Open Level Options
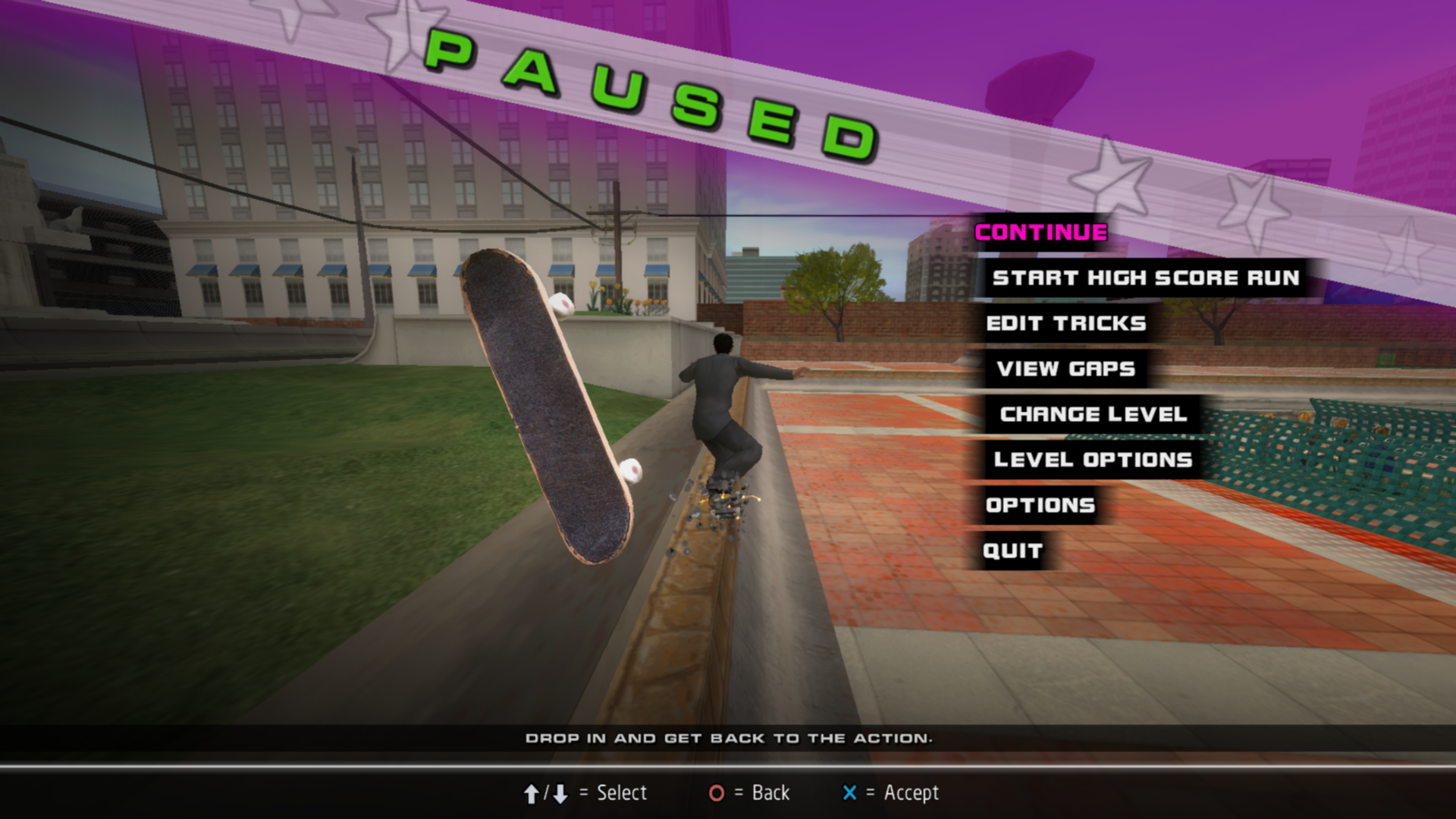 1093,460
